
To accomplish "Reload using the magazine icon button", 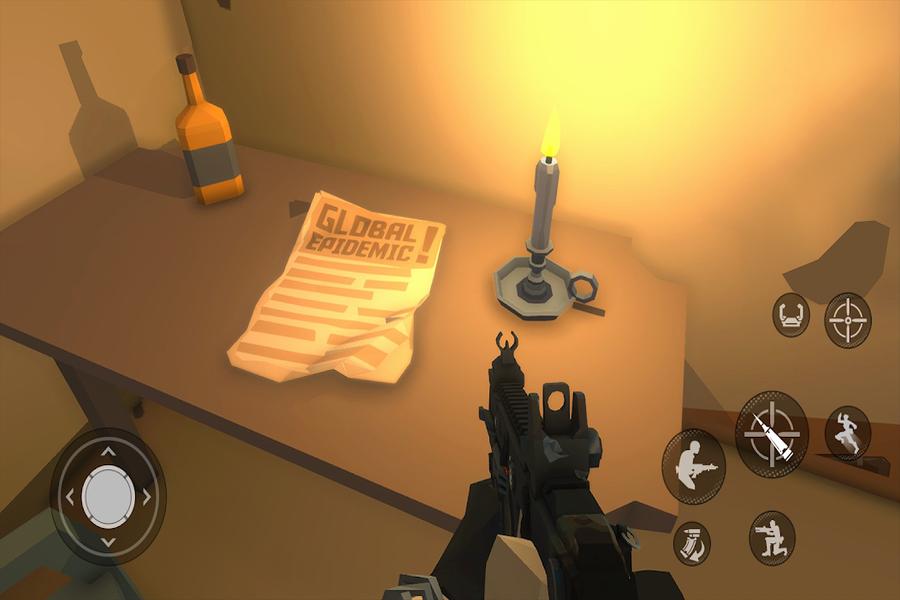I will coord(691,541).
